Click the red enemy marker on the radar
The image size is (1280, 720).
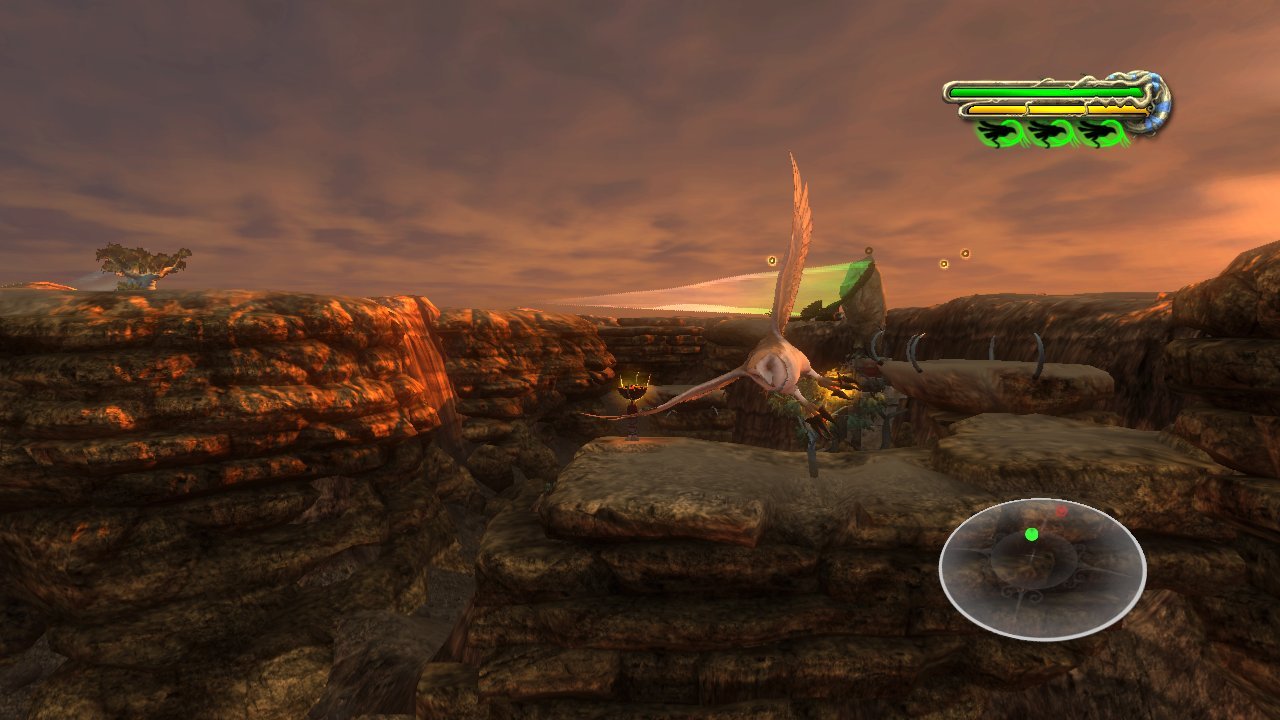pos(1061,510)
